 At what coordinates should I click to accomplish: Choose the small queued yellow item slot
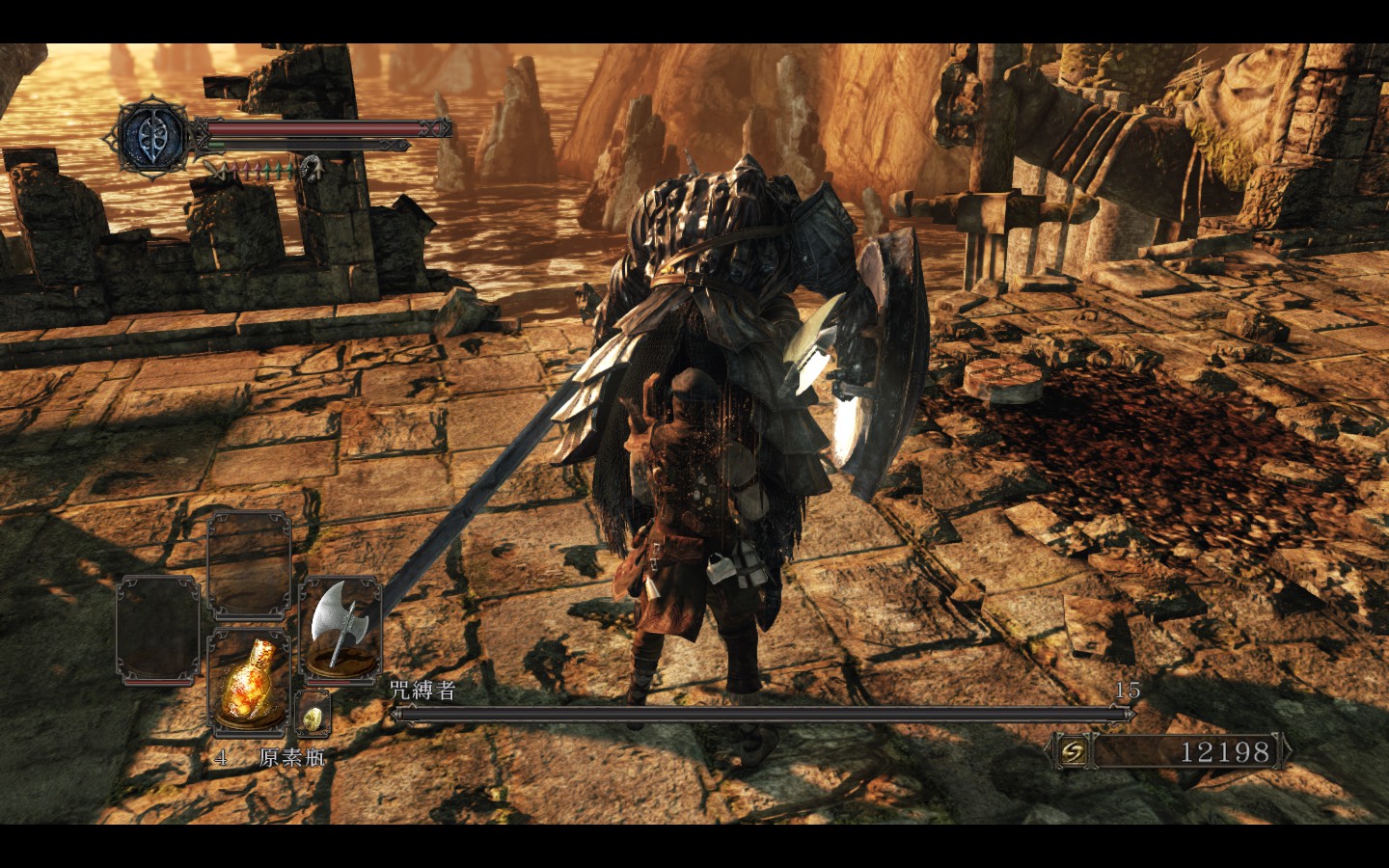tap(313, 717)
